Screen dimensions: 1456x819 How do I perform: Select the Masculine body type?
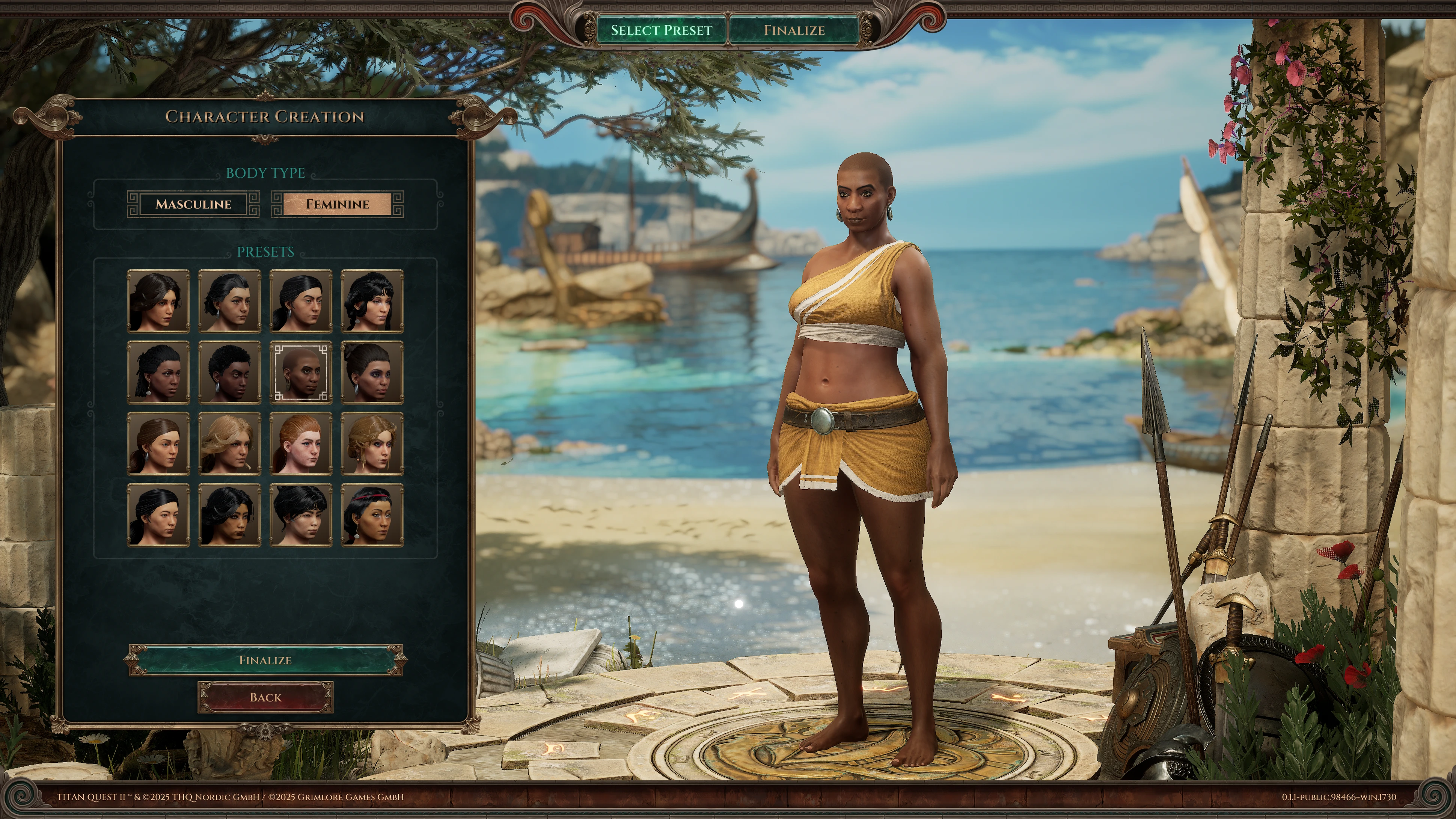(x=193, y=204)
